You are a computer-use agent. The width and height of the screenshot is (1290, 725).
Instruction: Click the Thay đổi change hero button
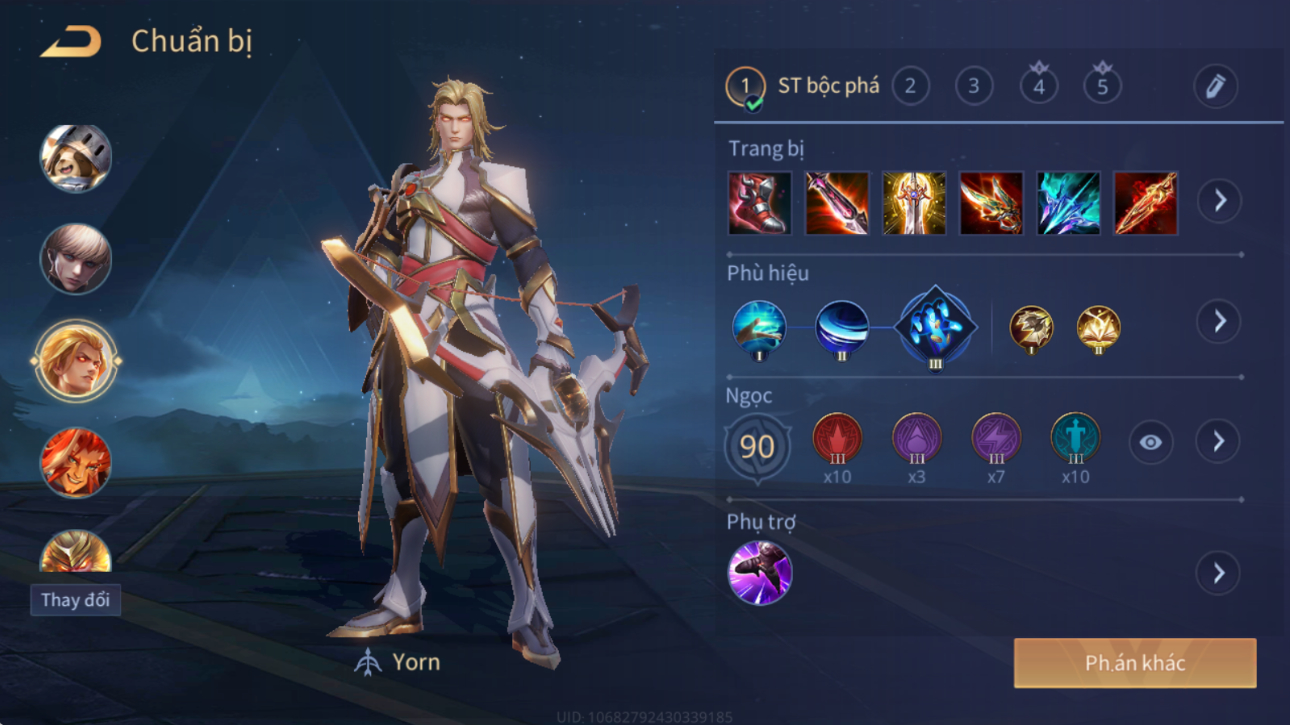(75, 600)
